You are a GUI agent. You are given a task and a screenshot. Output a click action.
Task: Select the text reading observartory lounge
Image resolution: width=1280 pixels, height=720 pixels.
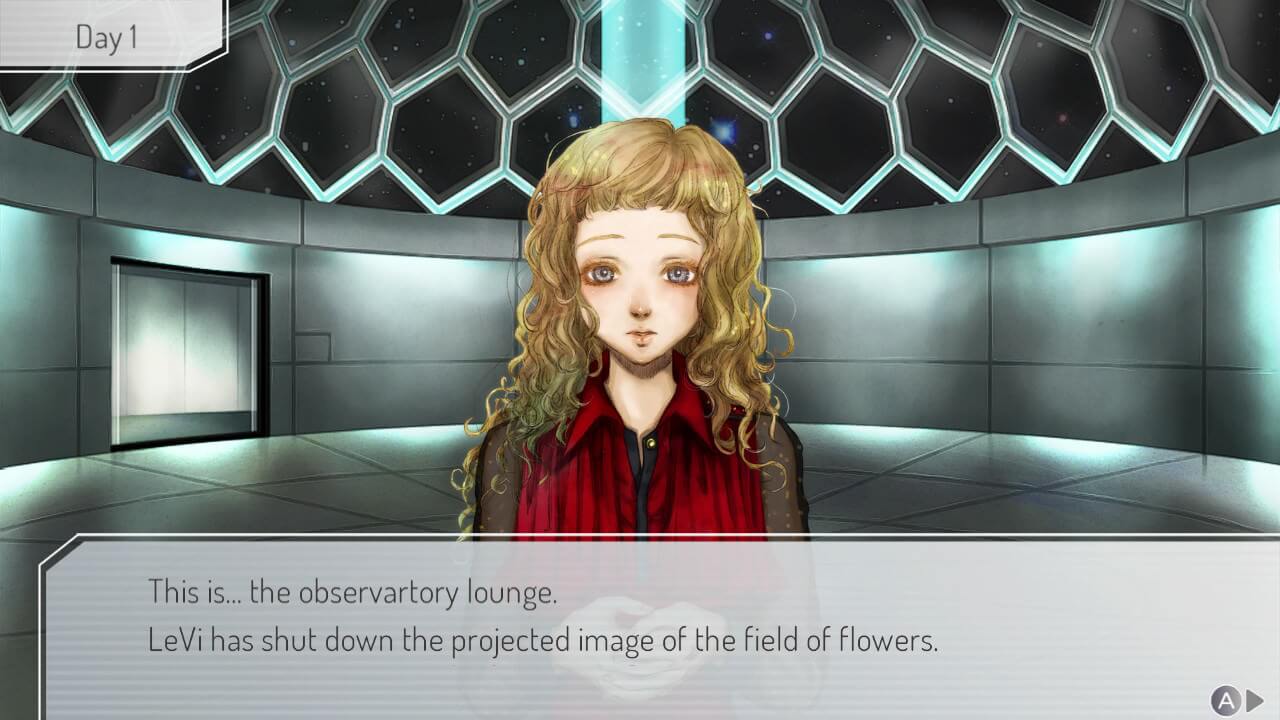(x=400, y=590)
